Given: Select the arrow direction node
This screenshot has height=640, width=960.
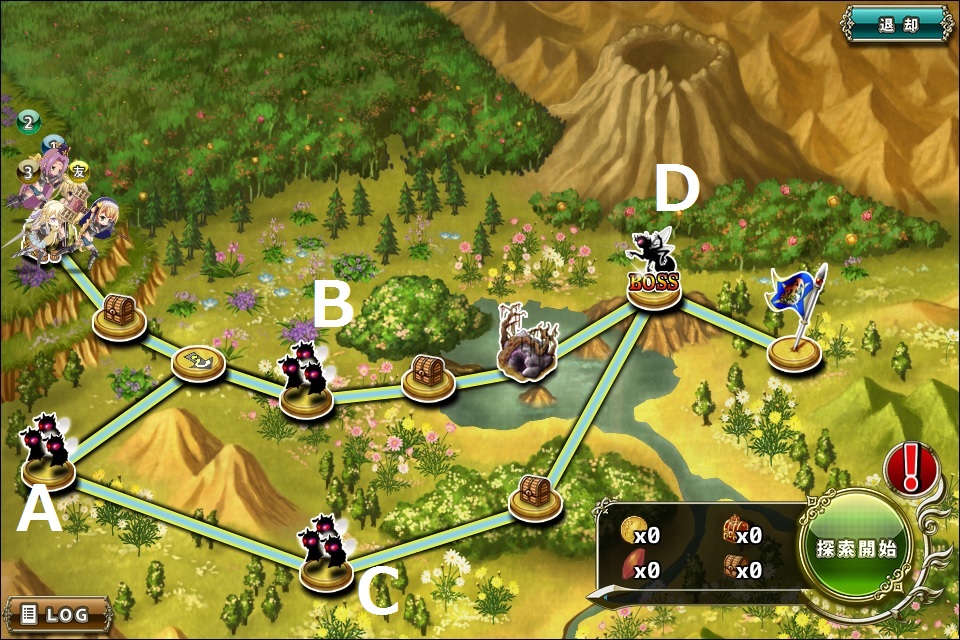Looking at the screenshot, I should [198, 362].
